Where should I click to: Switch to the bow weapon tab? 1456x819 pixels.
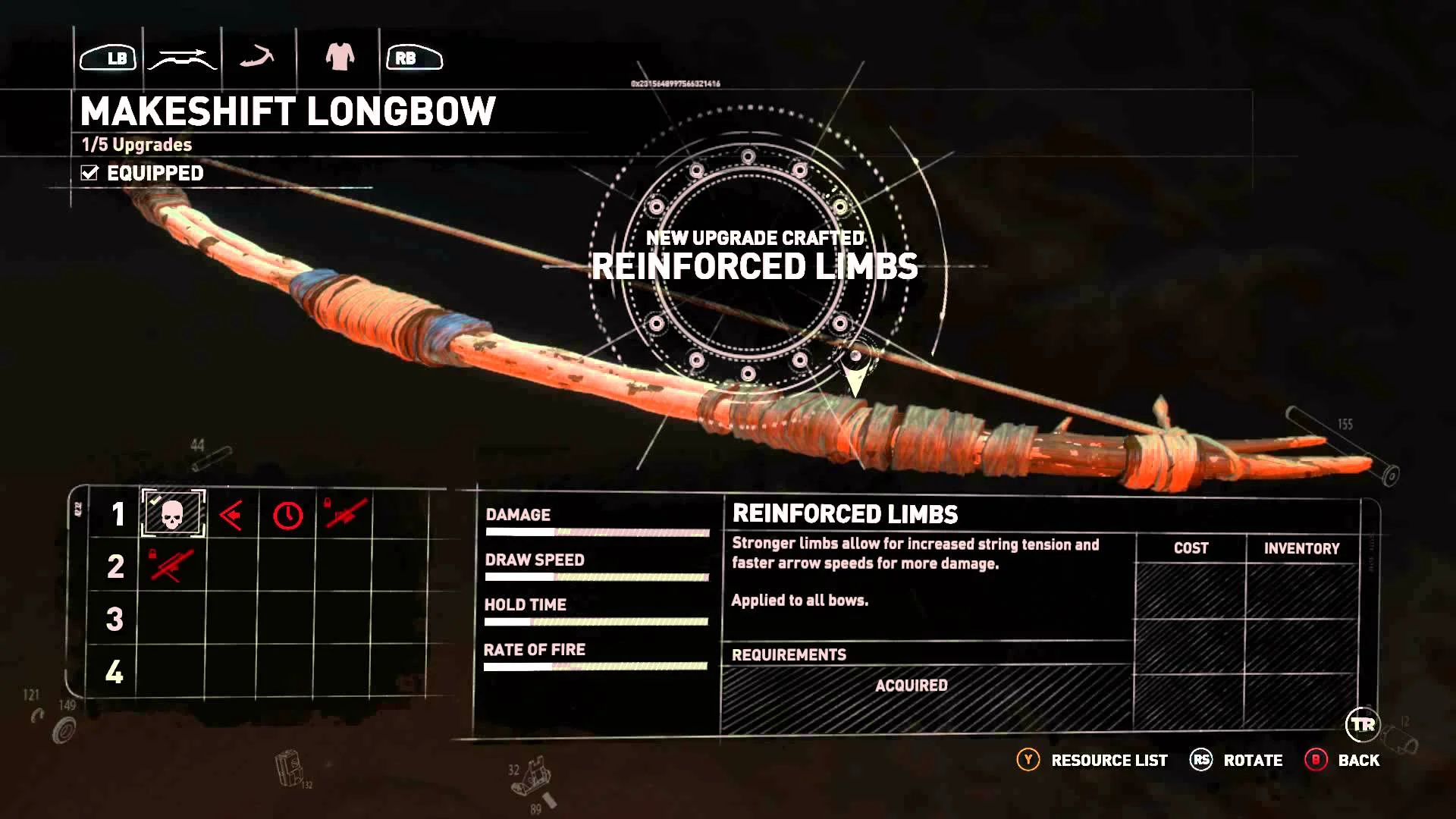tap(183, 58)
